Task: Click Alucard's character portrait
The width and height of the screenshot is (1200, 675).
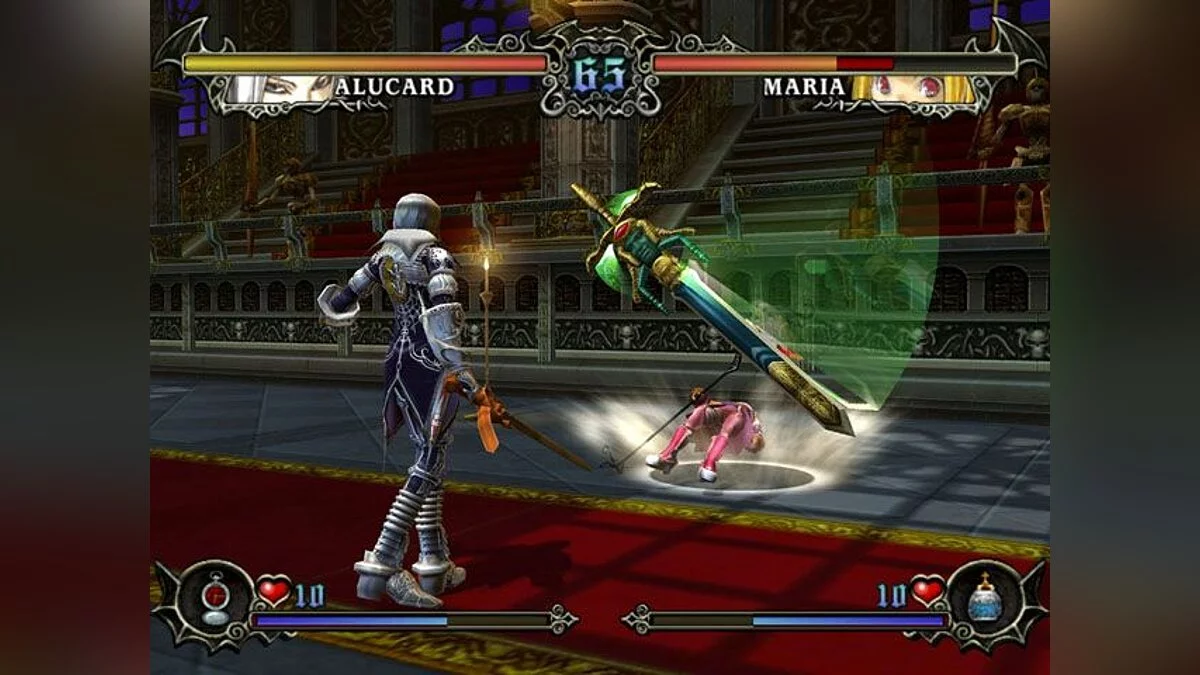Action: tap(281, 88)
